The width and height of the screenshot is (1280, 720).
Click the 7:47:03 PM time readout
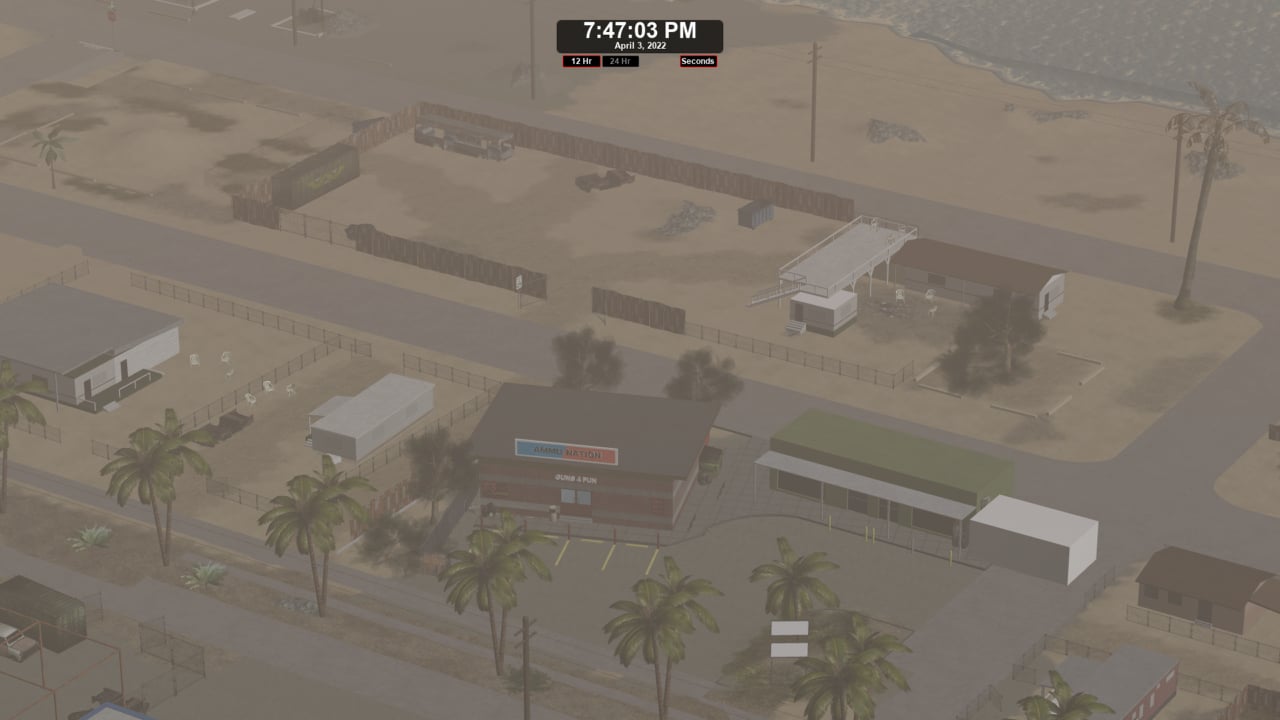point(640,30)
